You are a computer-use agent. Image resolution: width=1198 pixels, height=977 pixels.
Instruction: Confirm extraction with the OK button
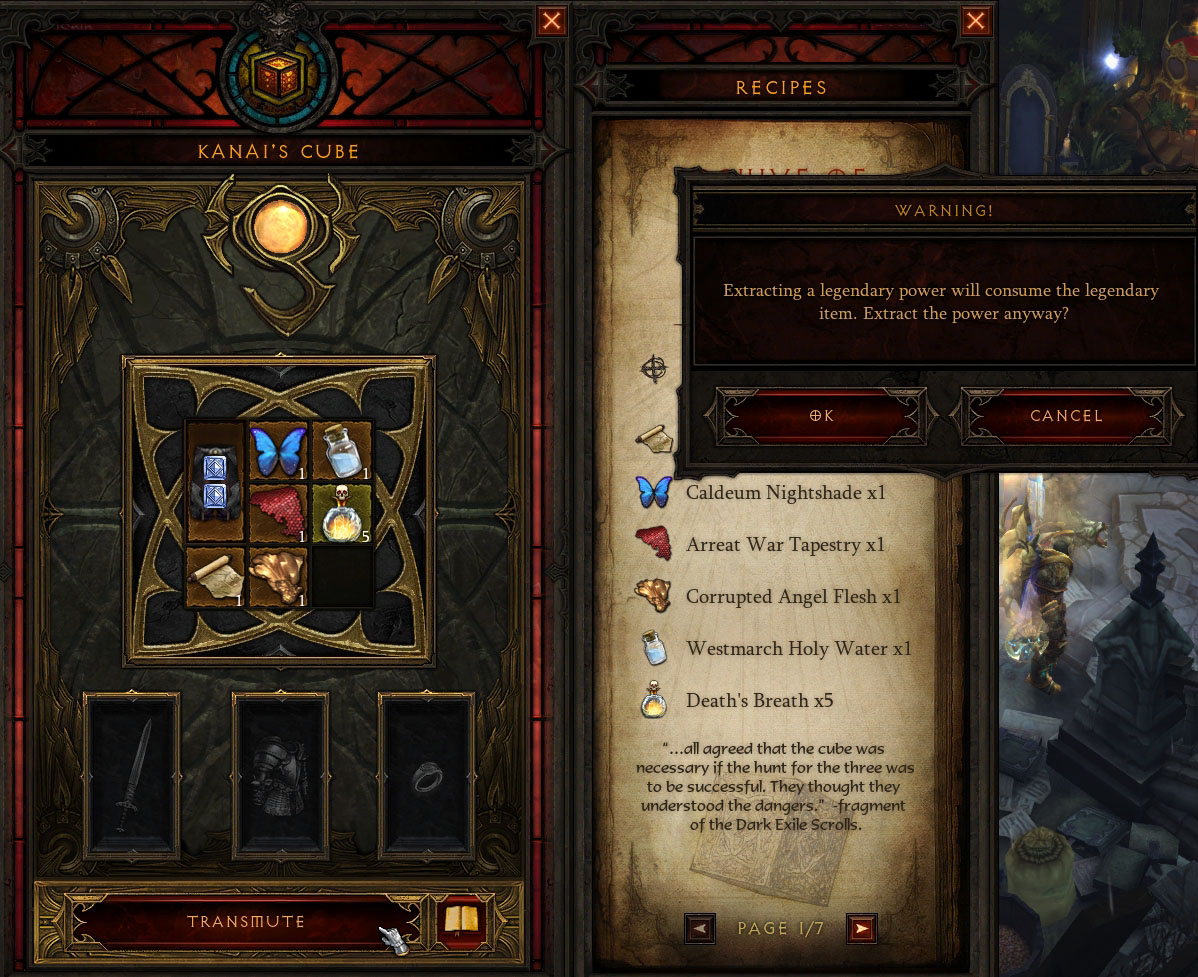point(821,416)
